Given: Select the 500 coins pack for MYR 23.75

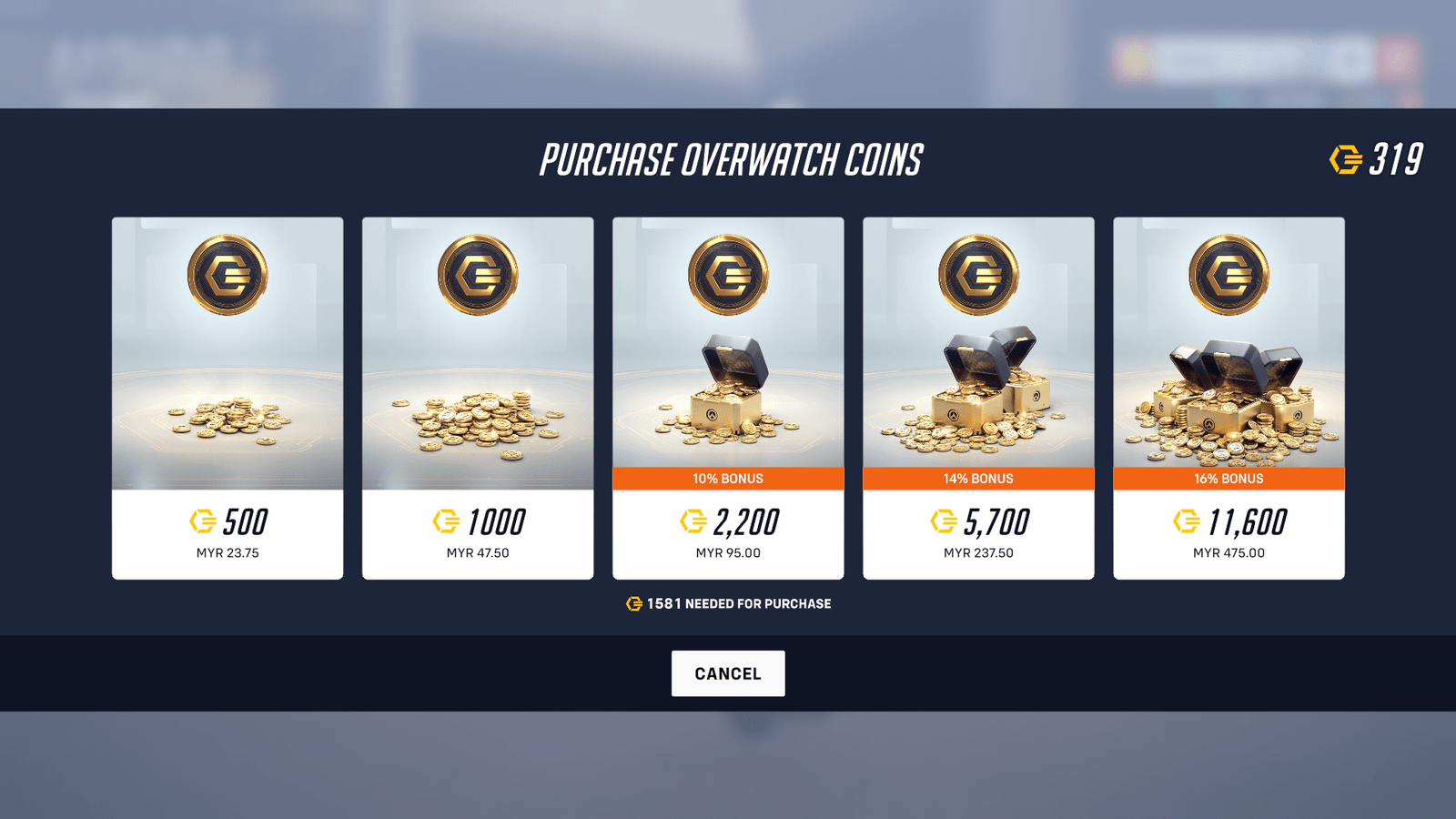Looking at the screenshot, I should (227, 396).
